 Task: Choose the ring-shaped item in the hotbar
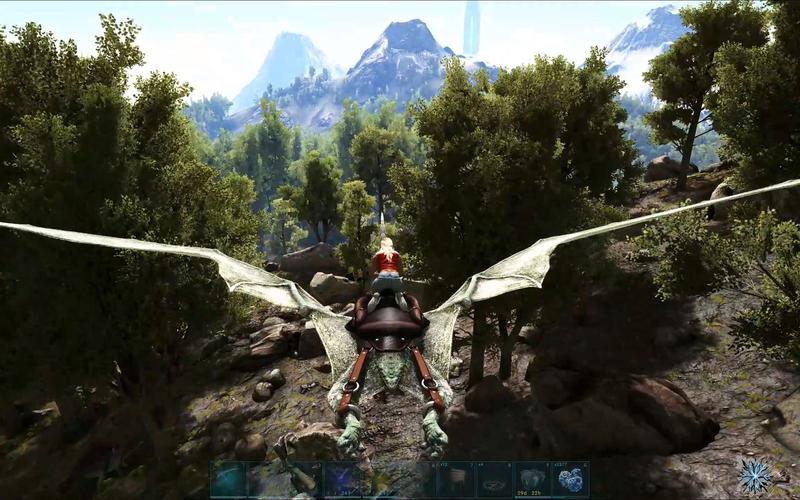click(494, 480)
